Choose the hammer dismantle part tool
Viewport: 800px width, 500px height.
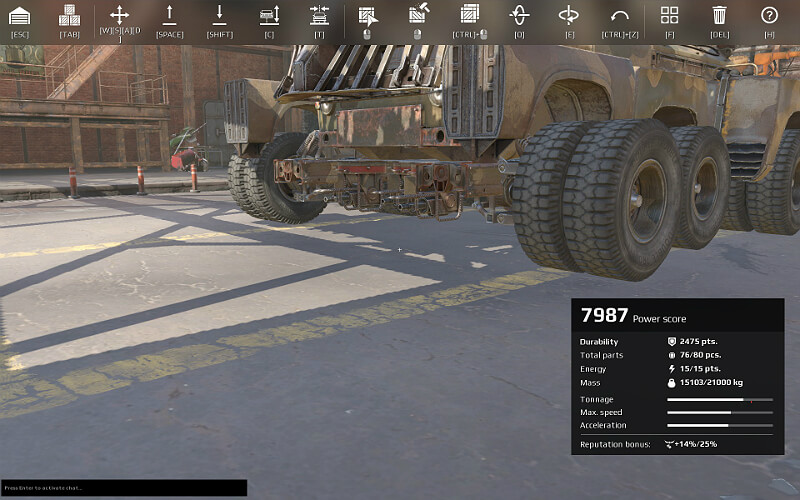click(417, 15)
